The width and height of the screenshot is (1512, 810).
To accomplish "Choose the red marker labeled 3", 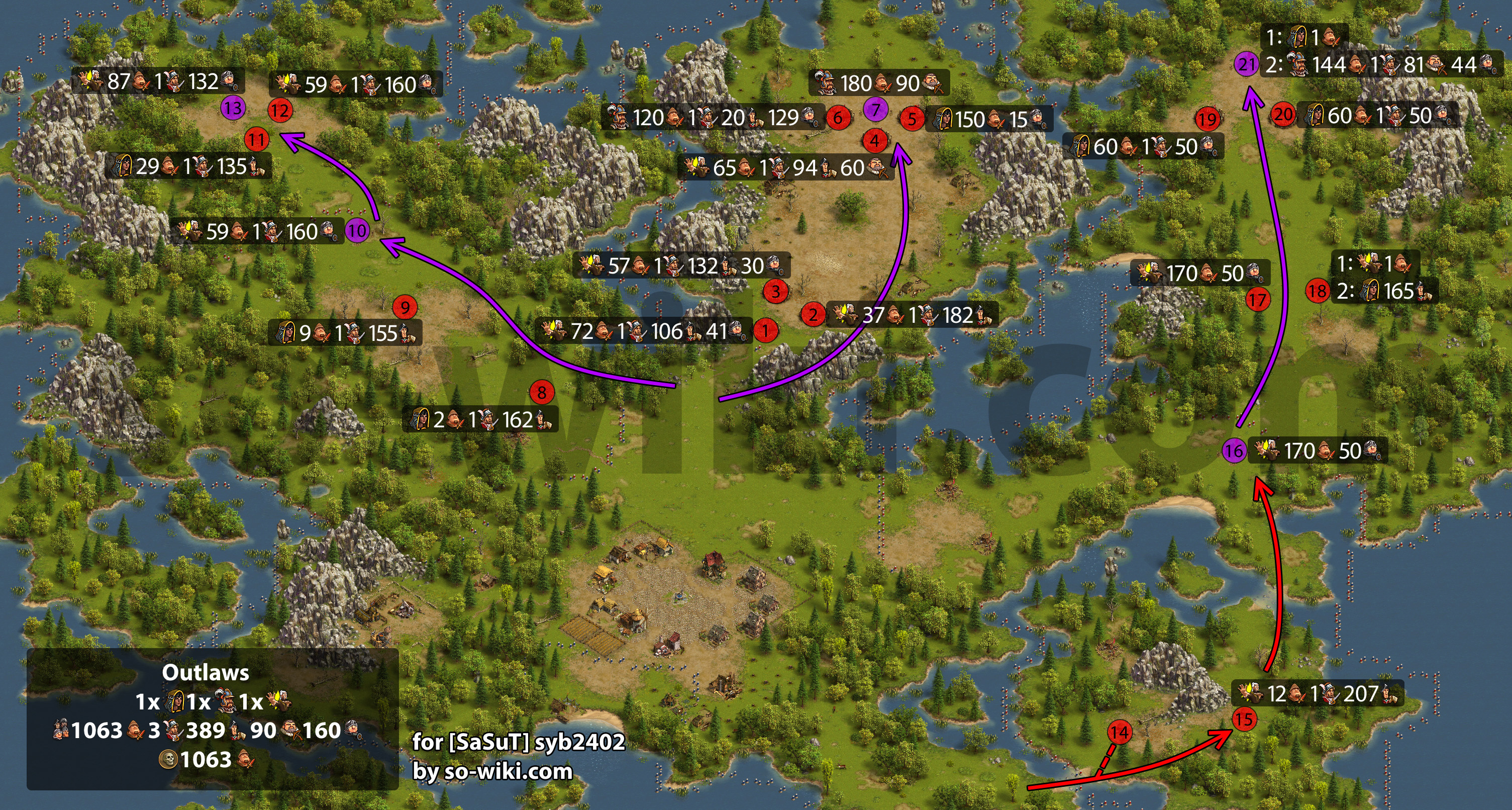I will coord(775,291).
